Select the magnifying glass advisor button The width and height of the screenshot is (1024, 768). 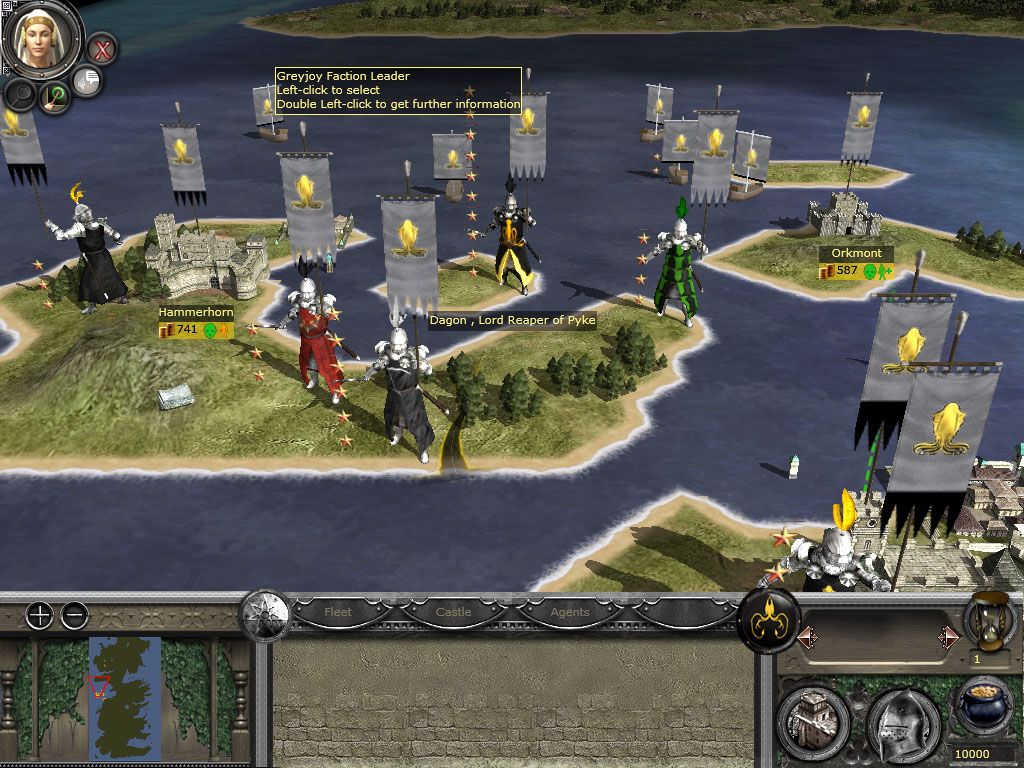tap(20, 94)
